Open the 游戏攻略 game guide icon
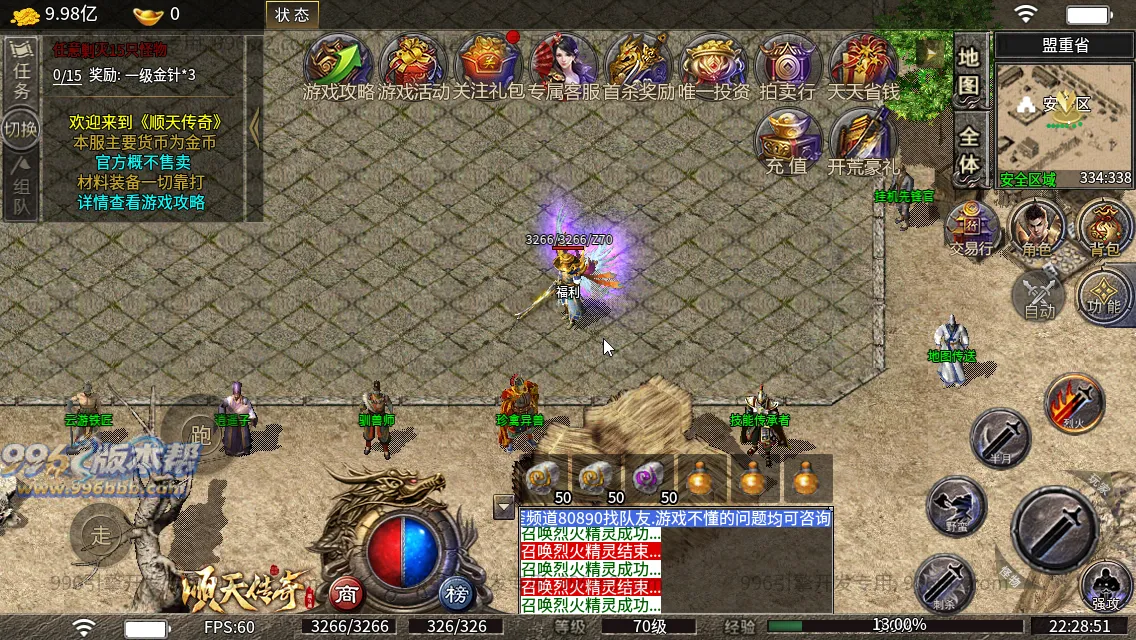The height and width of the screenshot is (640, 1136). tap(338, 65)
